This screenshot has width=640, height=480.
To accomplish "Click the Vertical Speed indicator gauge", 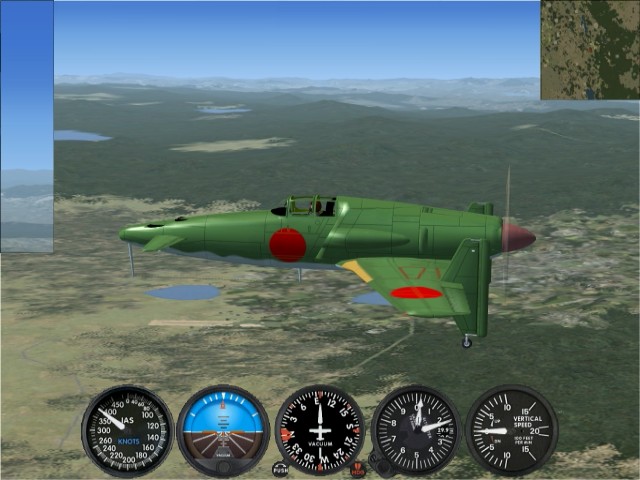I will [x=511, y=430].
